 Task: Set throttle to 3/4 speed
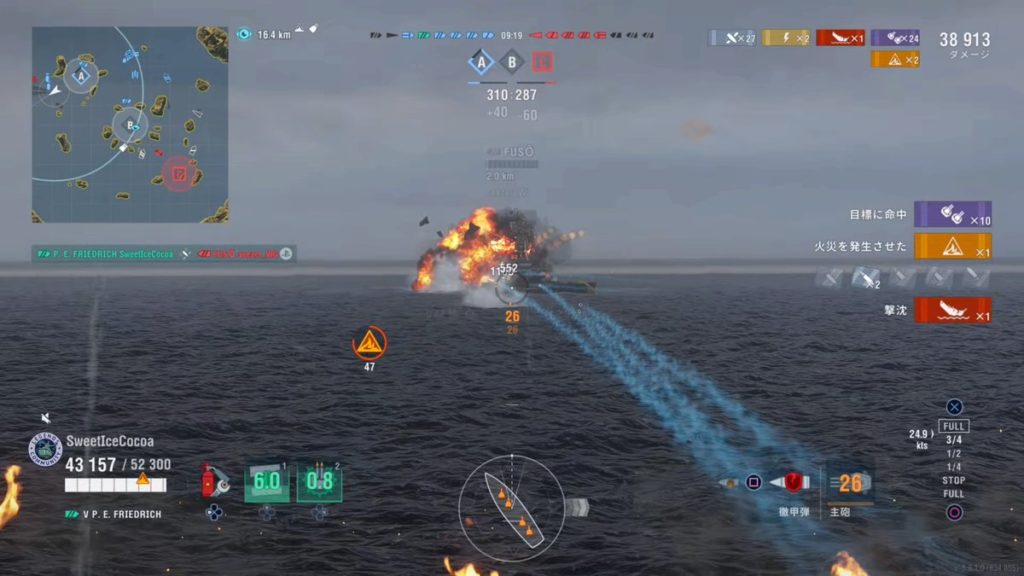[x=954, y=440]
